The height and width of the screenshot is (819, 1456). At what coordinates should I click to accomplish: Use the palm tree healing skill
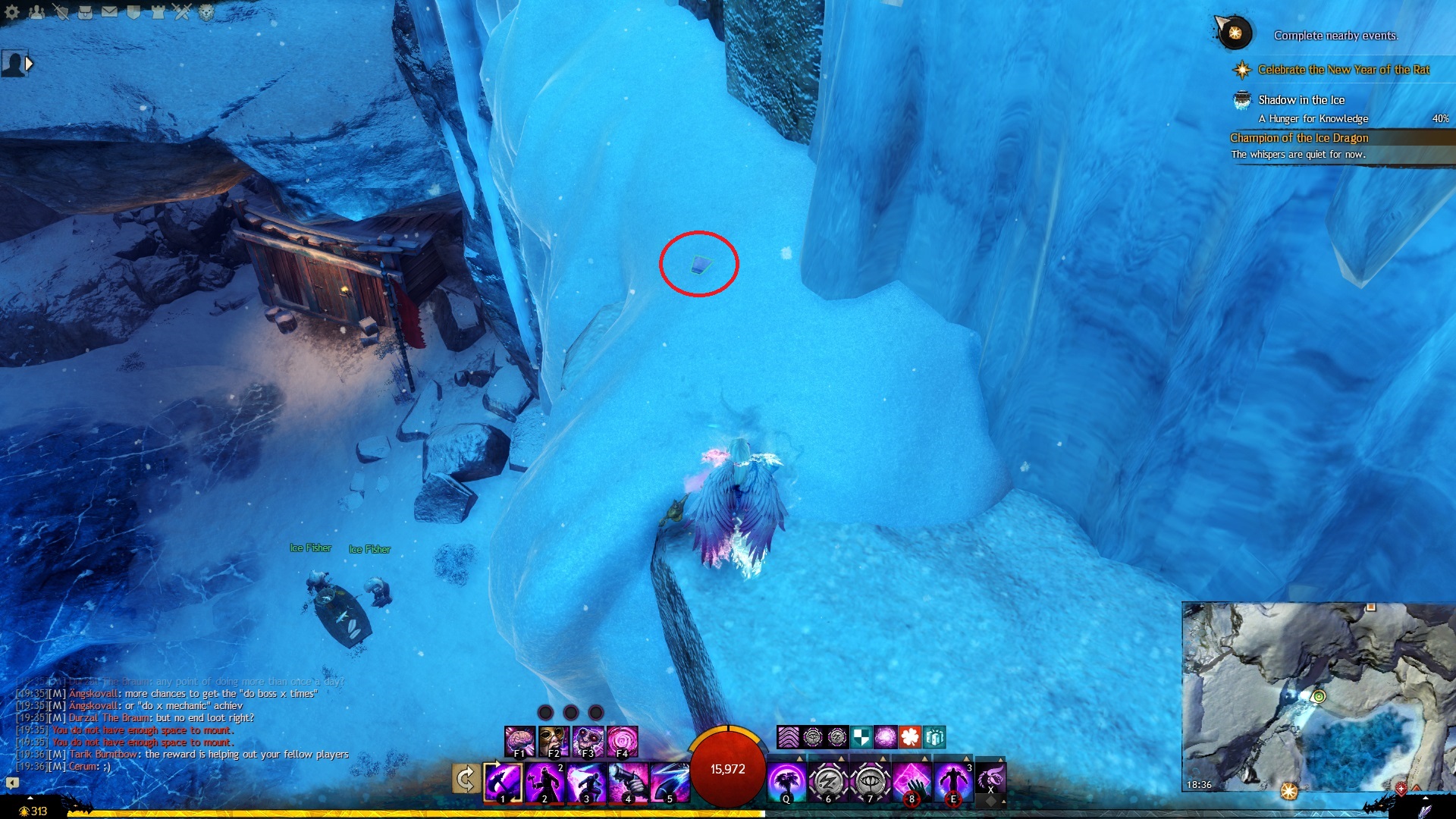point(786,782)
